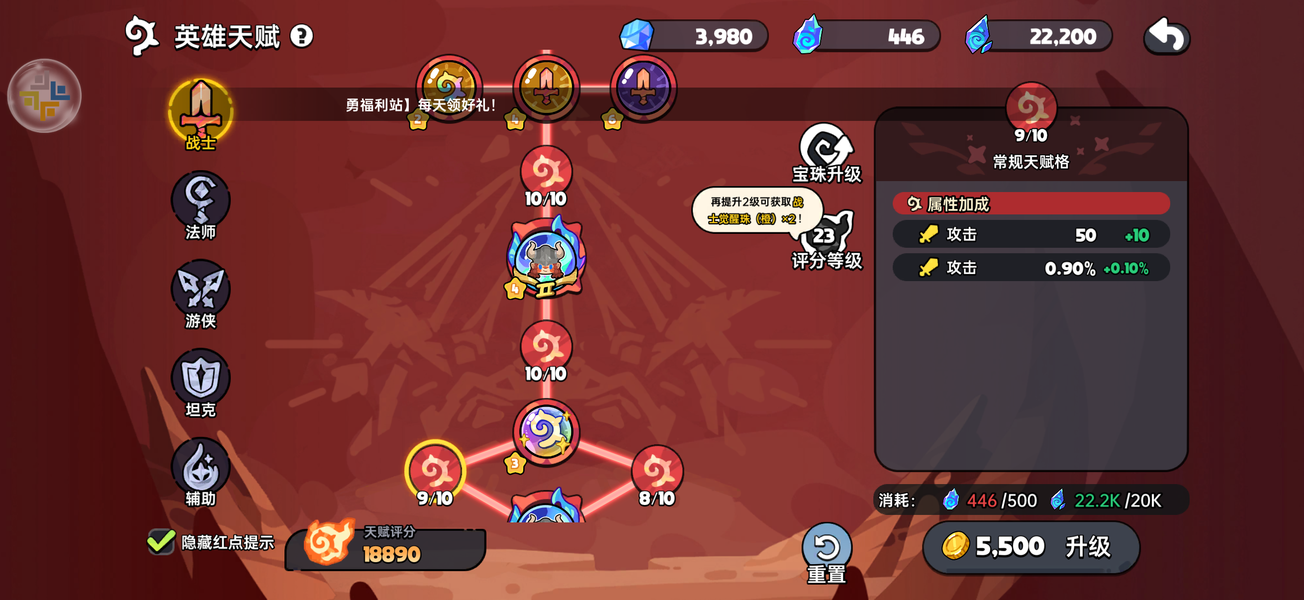Select the 9/10 talent node
1304x600 pixels.
[435, 469]
